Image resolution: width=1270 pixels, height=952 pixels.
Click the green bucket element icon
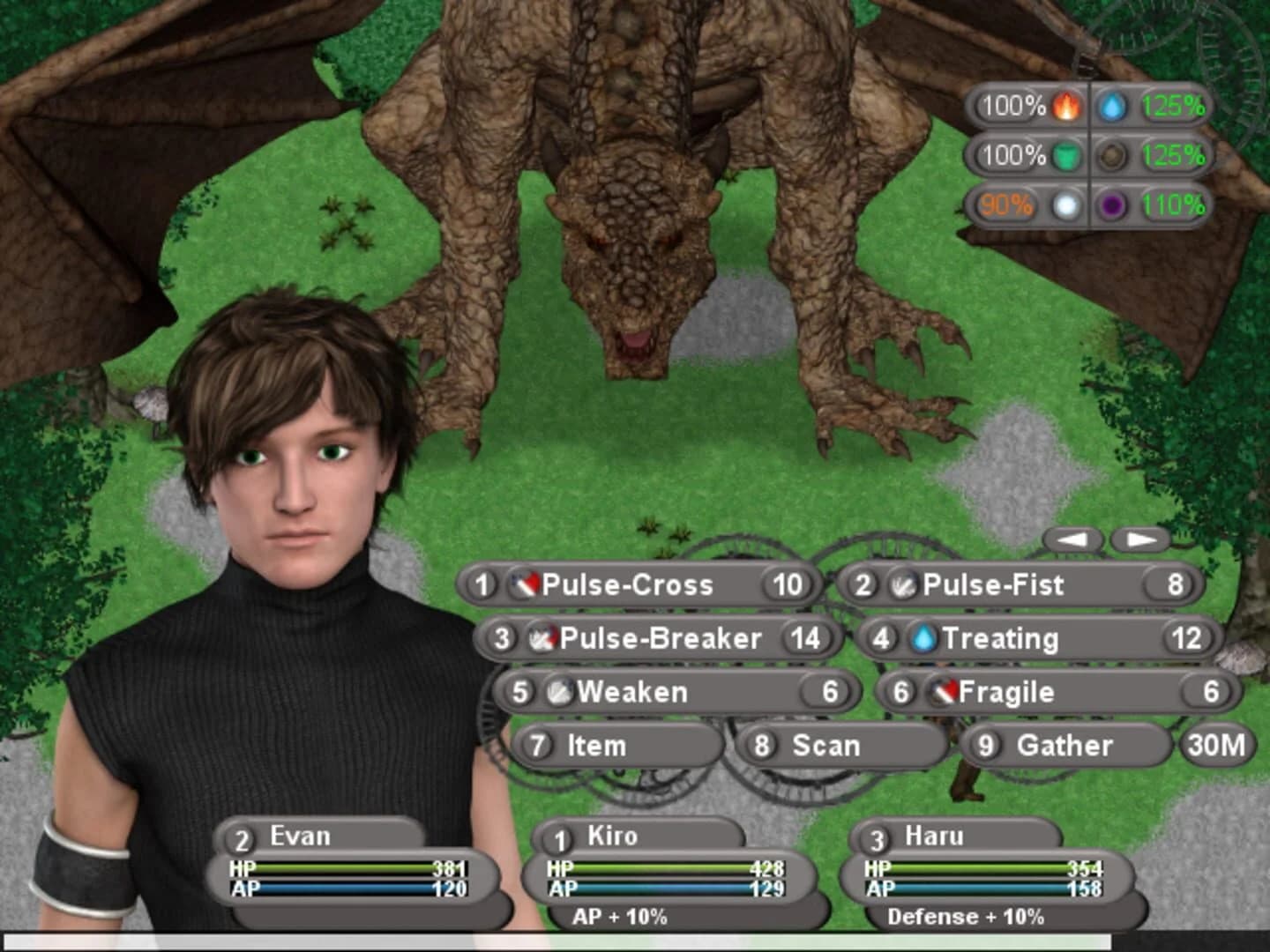click(1065, 156)
